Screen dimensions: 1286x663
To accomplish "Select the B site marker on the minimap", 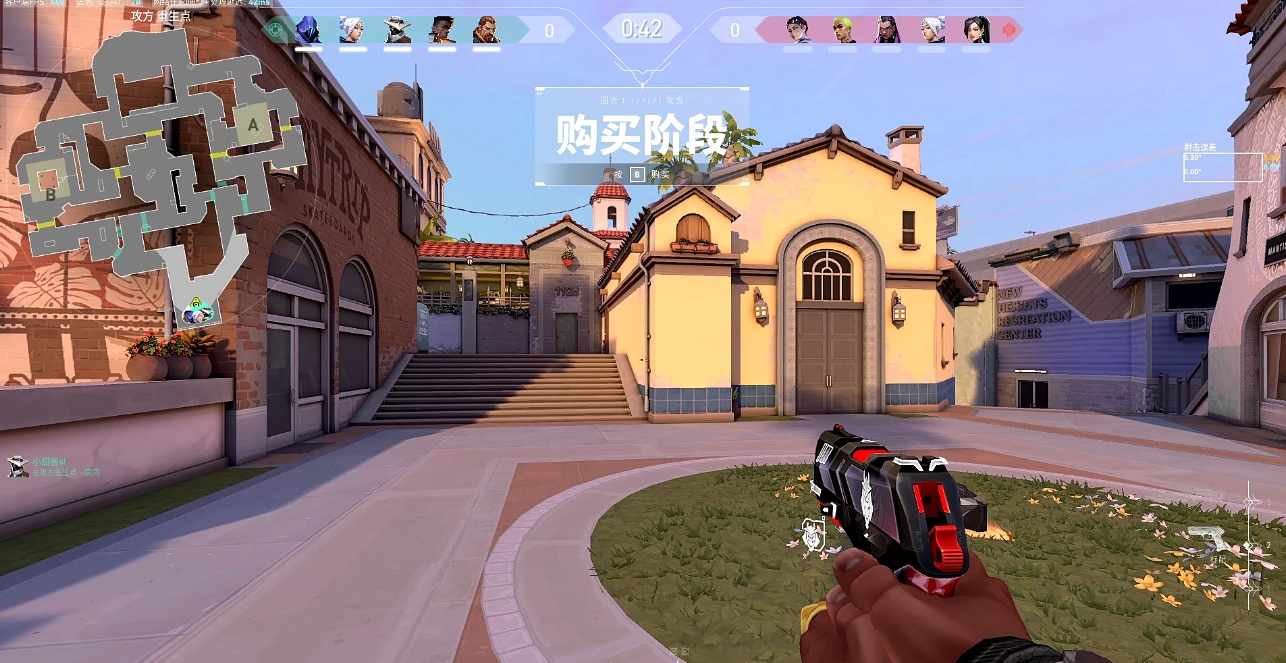I will click(50, 194).
